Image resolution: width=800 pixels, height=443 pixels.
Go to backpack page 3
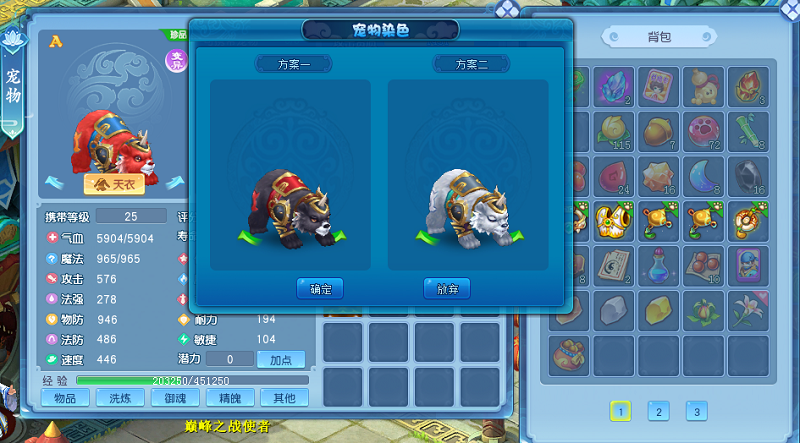[696, 411]
